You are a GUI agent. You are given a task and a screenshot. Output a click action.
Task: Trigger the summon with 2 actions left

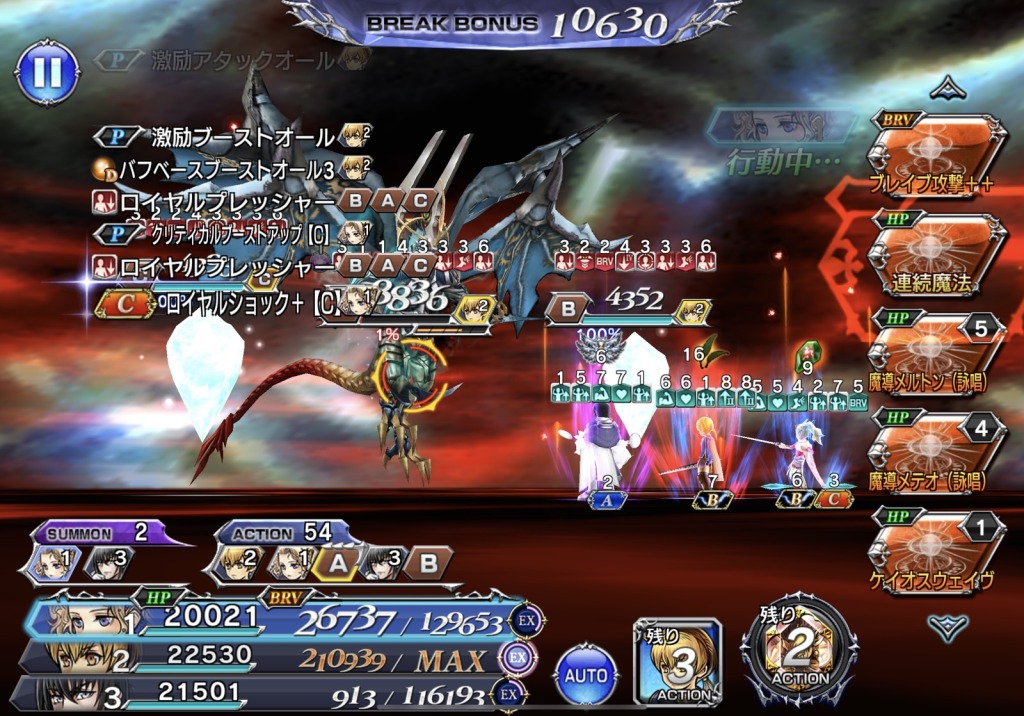click(798, 655)
